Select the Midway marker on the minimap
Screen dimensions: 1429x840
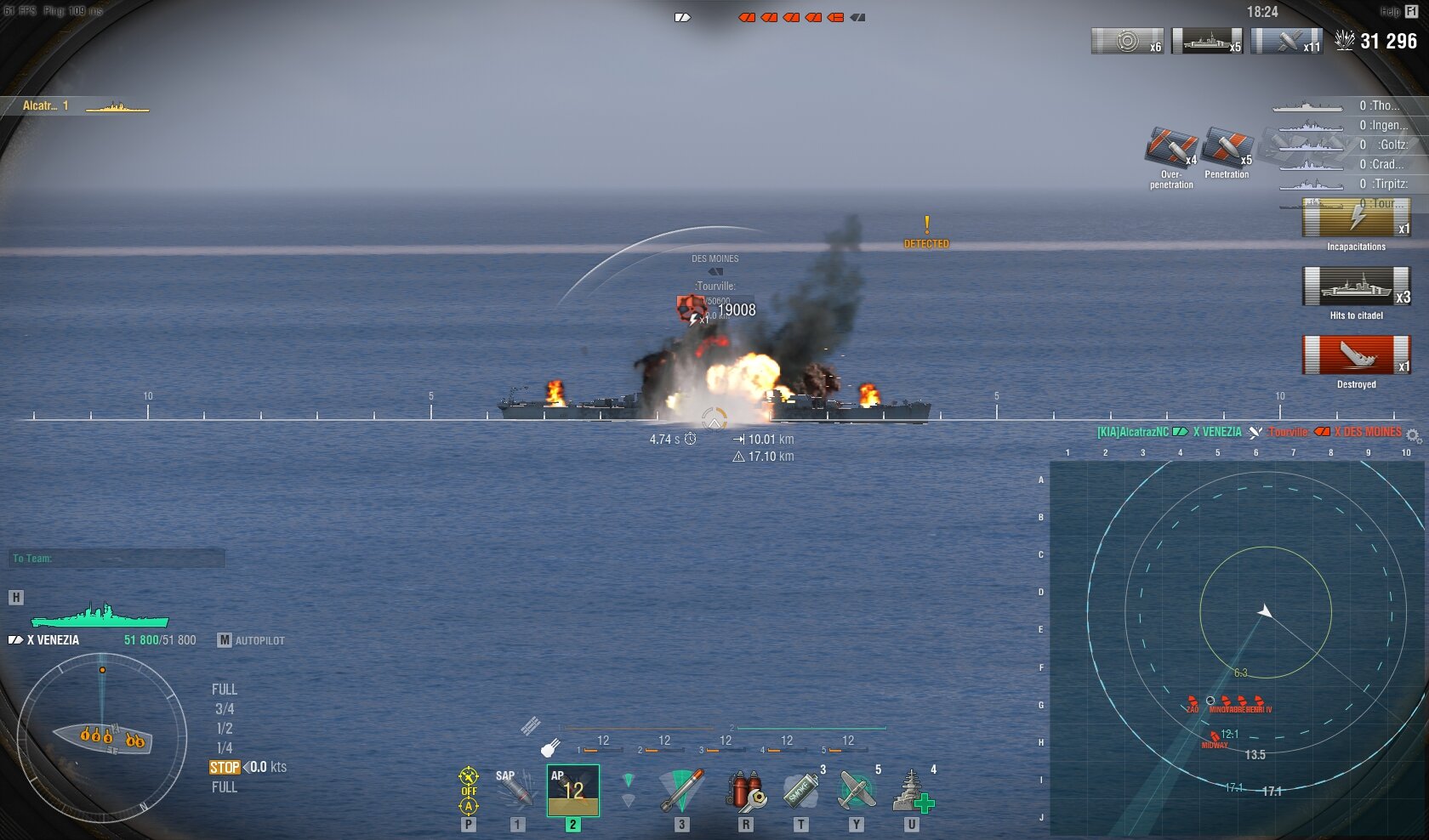(x=1214, y=737)
